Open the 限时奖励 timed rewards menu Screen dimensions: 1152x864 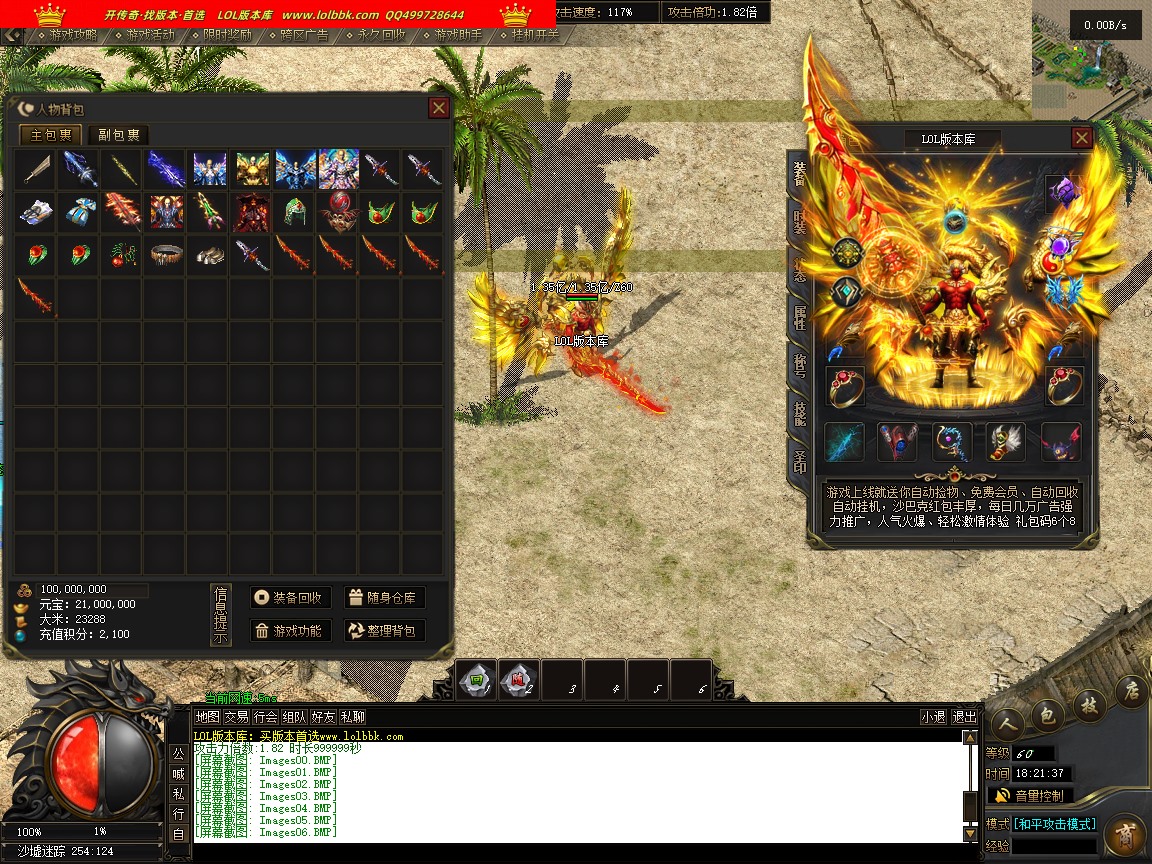pyautogui.click(x=227, y=35)
